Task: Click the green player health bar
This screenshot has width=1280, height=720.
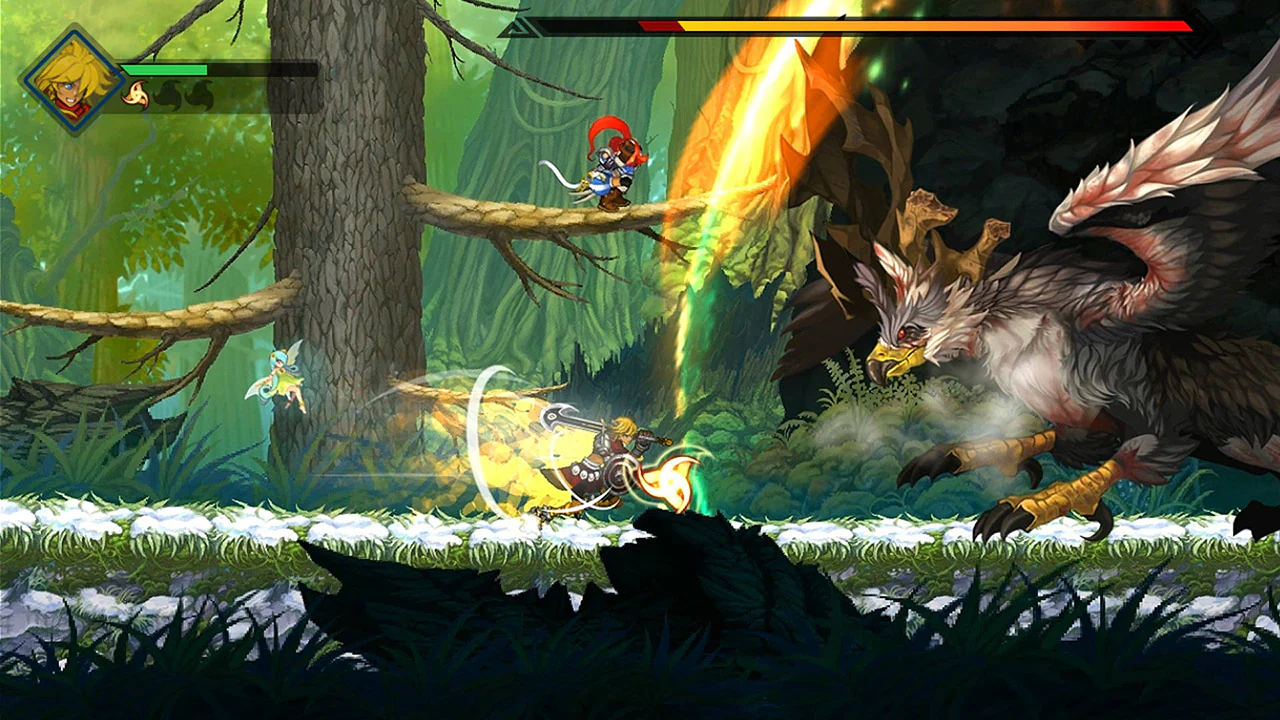Action: coord(165,70)
